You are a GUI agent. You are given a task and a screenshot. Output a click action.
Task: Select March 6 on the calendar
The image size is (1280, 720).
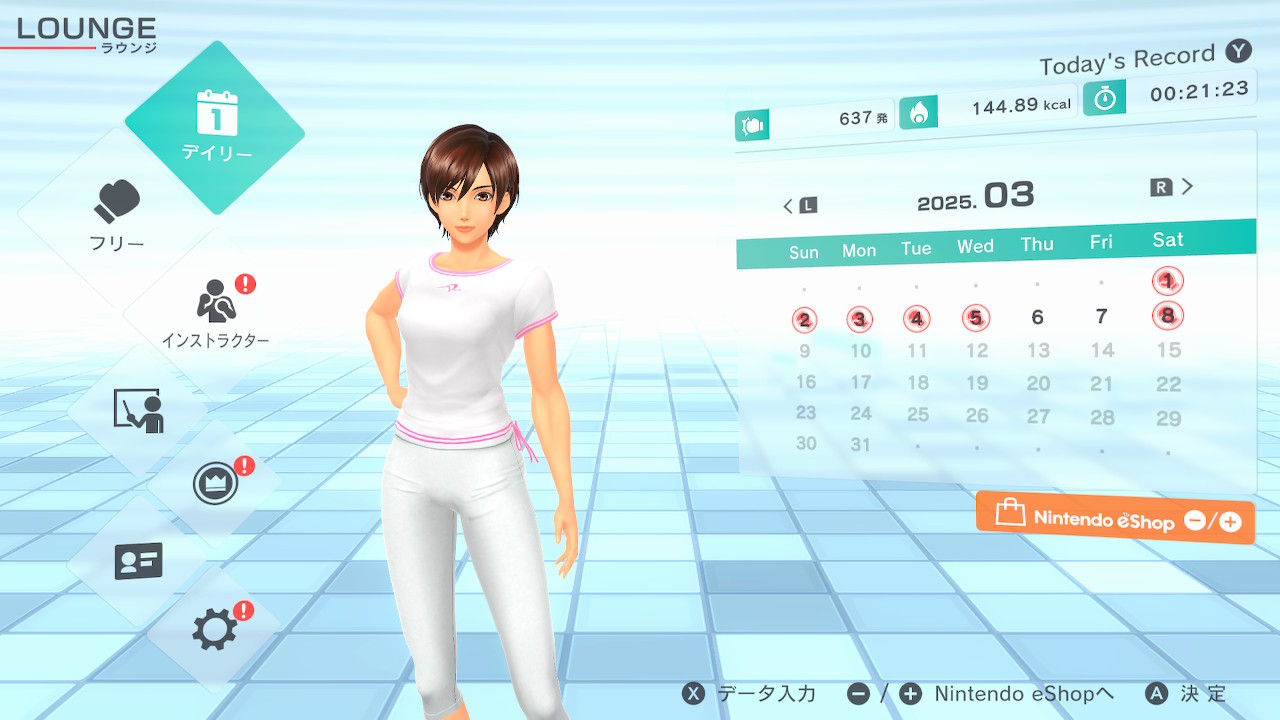(1038, 317)
